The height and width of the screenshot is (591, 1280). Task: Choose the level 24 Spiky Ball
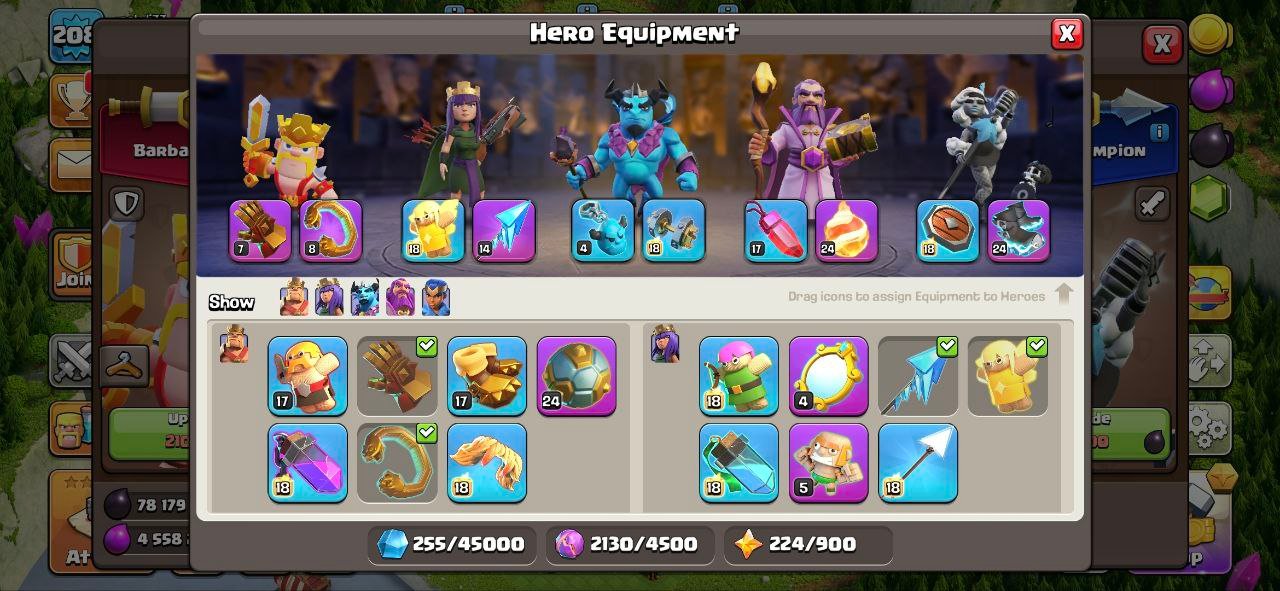pos(576,376)
